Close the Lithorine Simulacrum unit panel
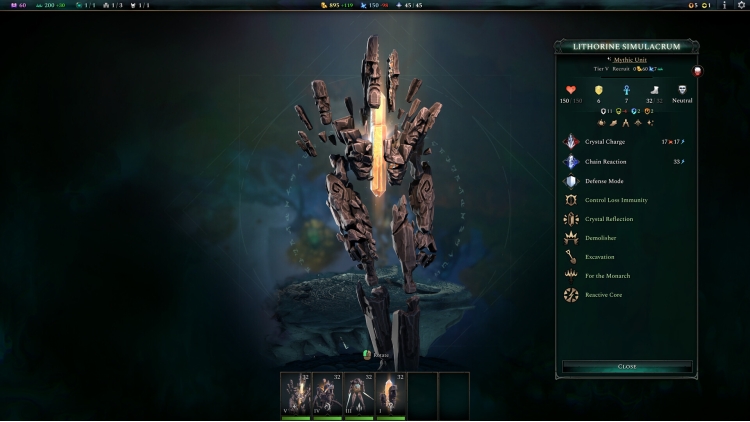 coord(627,367)
